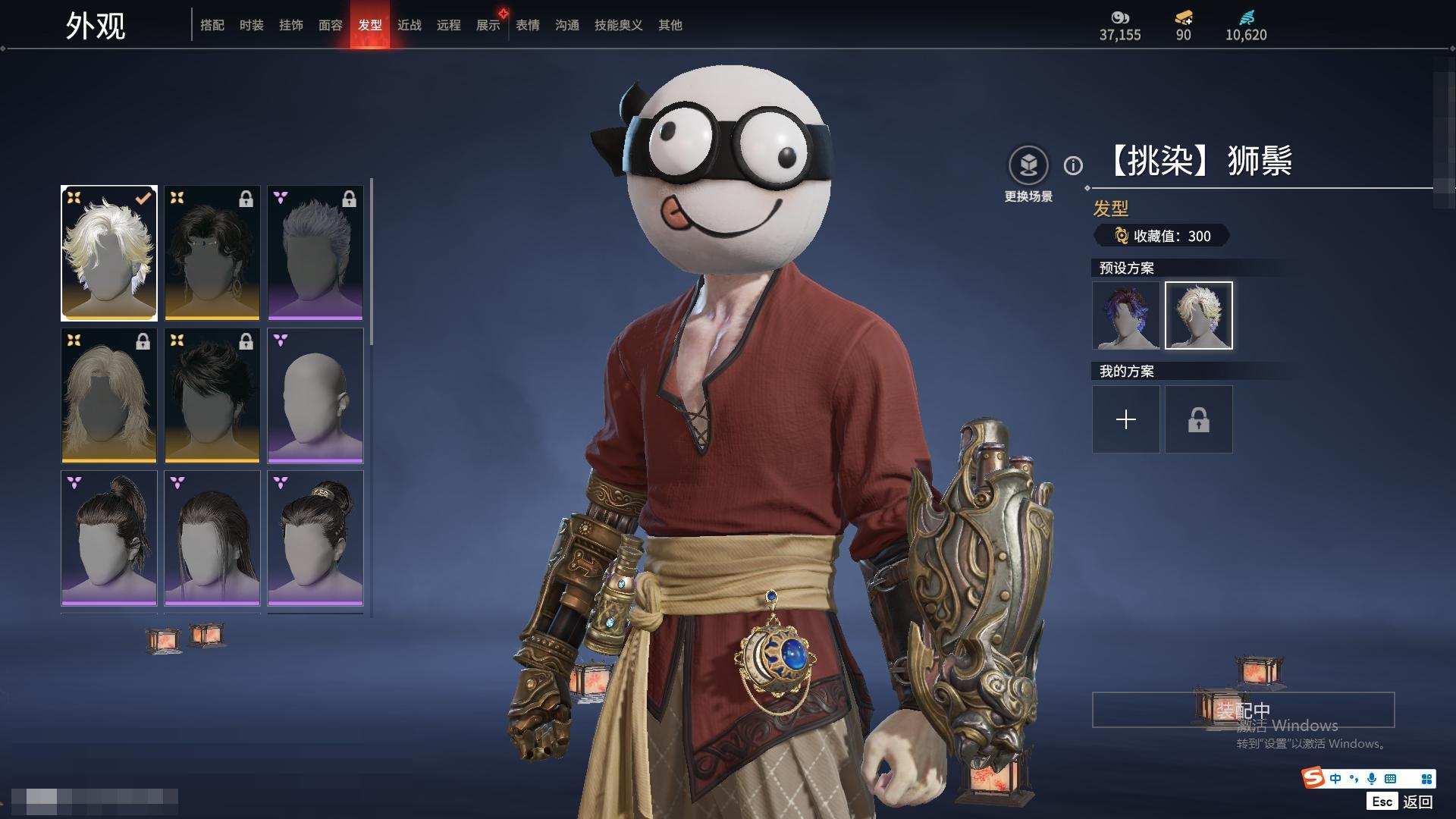Switch to the 搭配 tab
Viewport: 1456px width, 819px height.
click(x=212, y=25)
